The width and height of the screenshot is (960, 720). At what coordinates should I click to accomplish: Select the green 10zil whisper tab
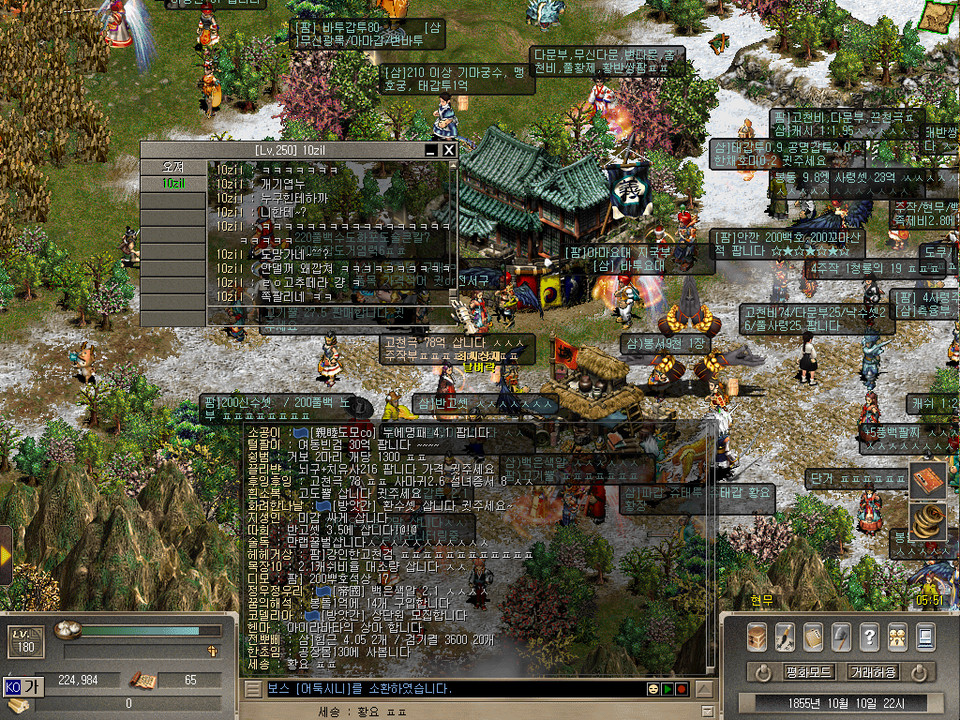[x=172, y=183]
